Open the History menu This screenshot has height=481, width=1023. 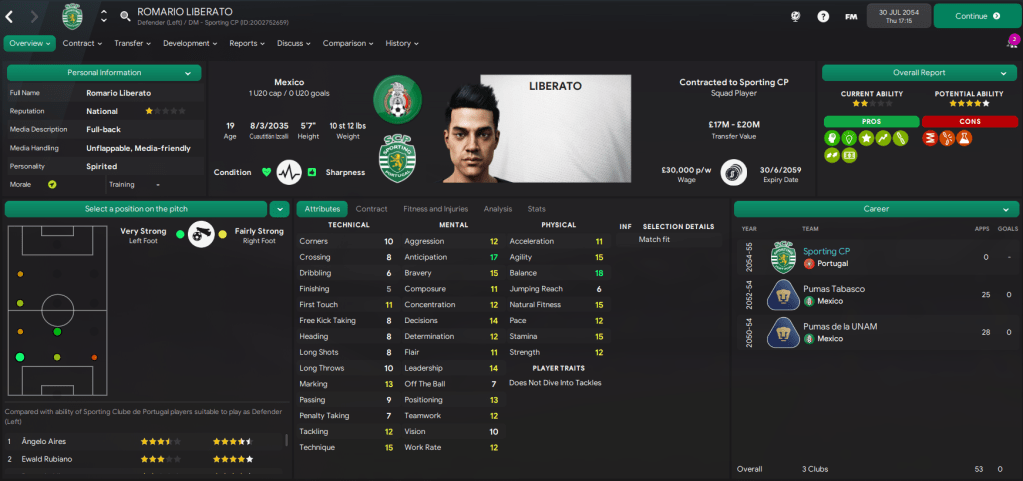click(x=402, y=43)
